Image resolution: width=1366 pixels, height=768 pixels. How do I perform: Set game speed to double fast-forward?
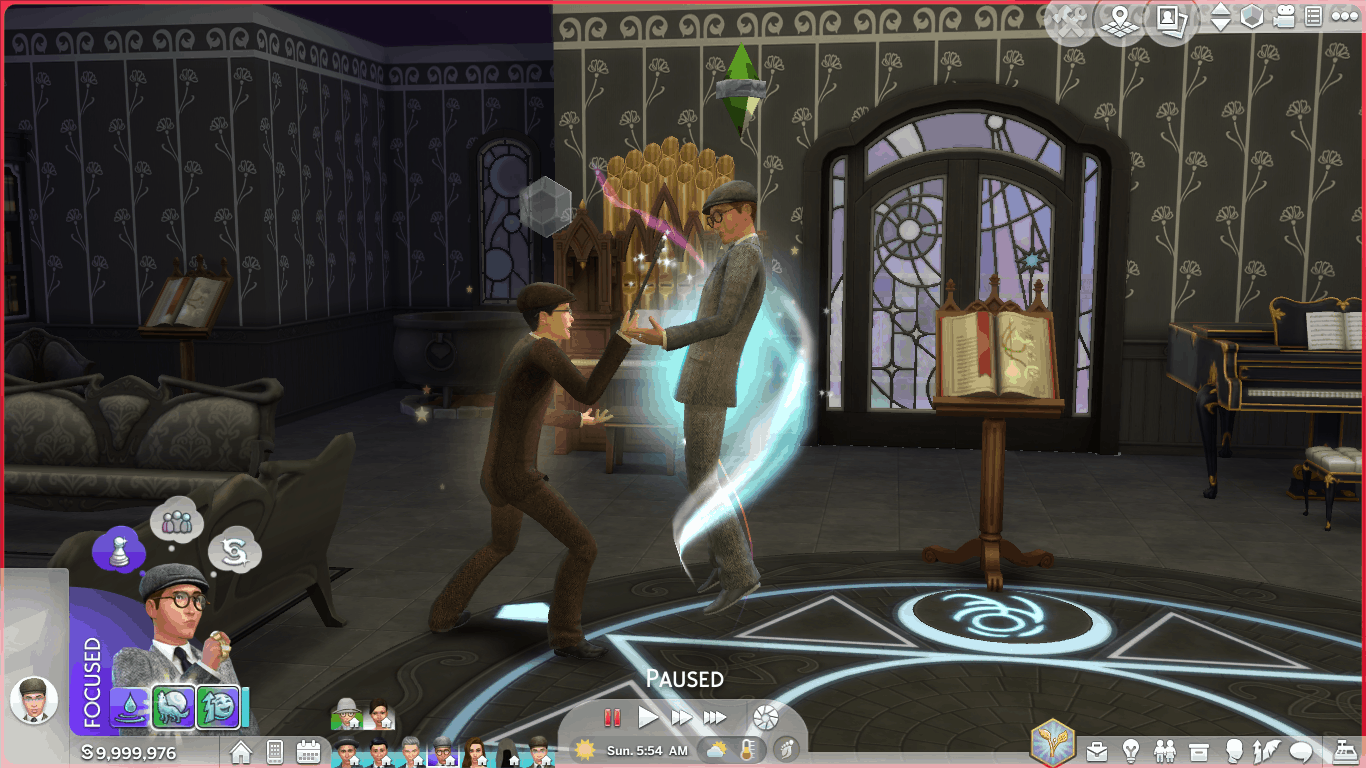pyautogui.click(x=681, y=717)
